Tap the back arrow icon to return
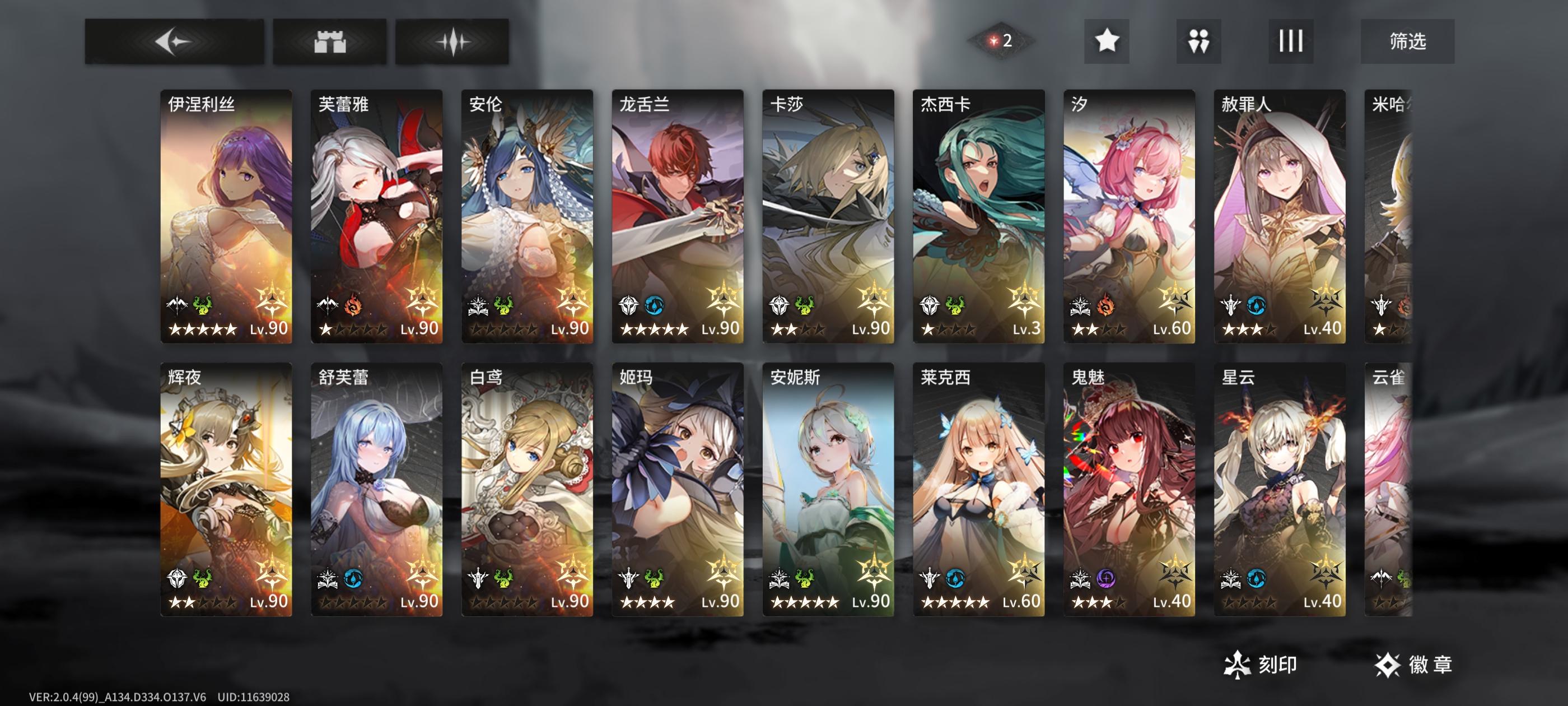The width and height of the screenshot is (1568, 706). (x=175, y=41)
